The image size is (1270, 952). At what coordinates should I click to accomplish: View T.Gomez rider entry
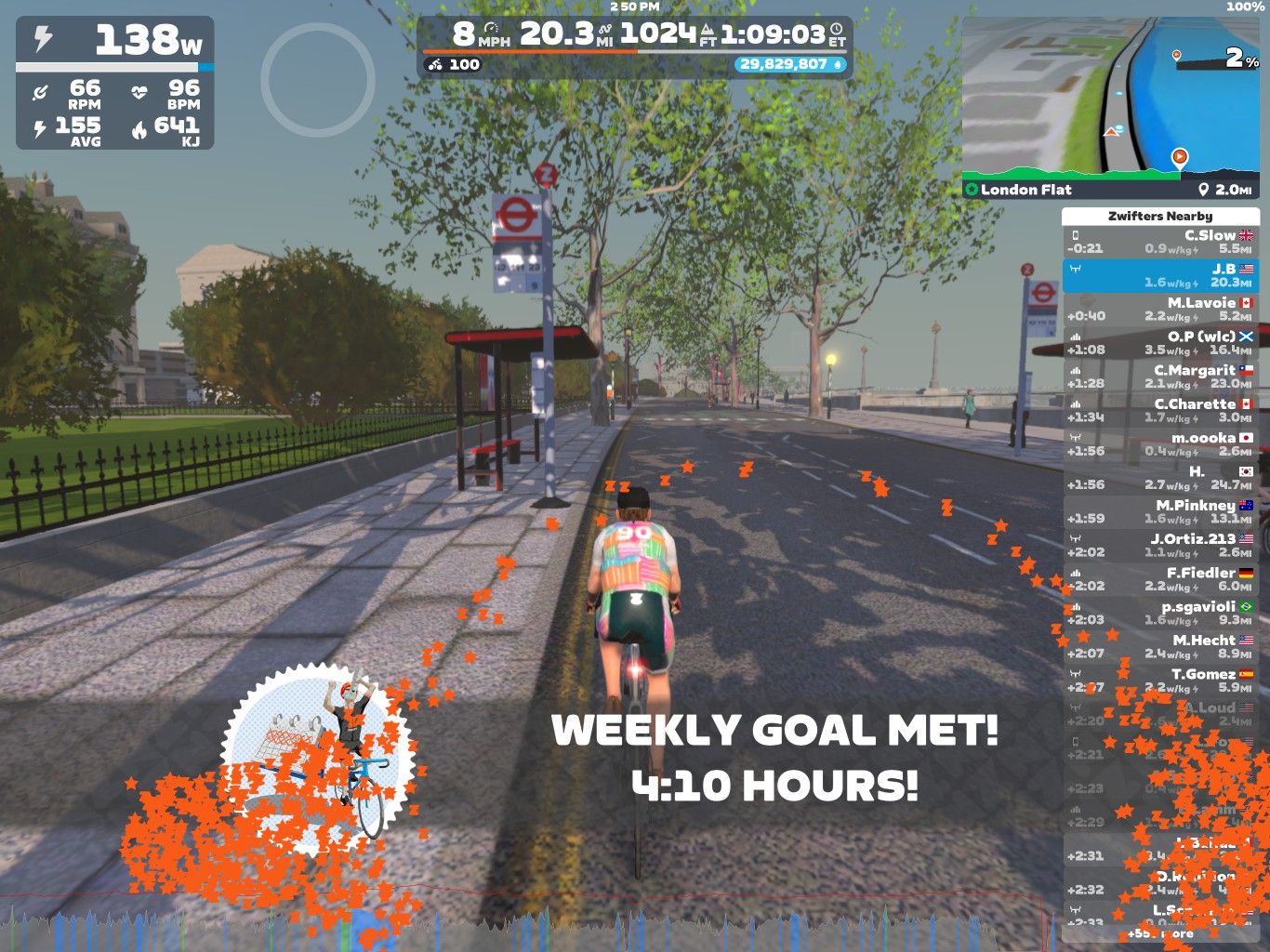click(x=1160, y=681)
